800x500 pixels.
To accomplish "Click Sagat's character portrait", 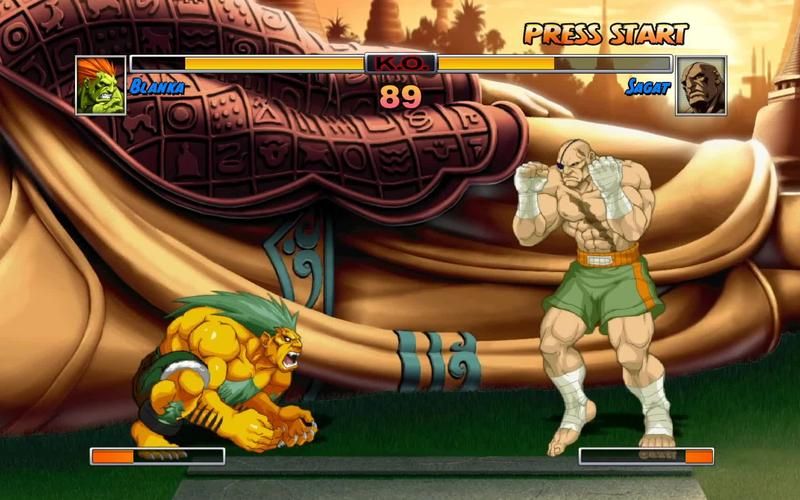I will (x=700, y=85).
